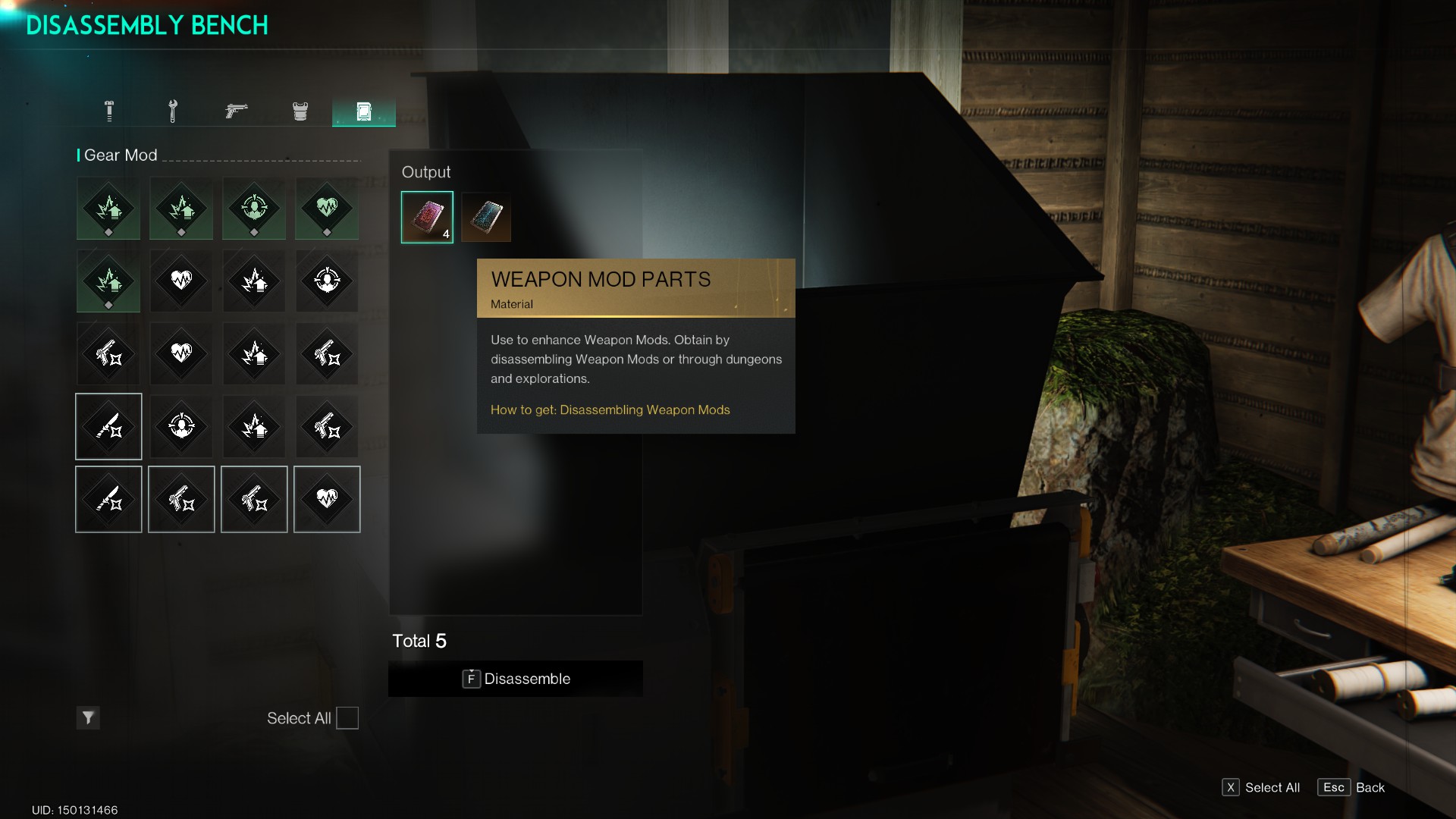Click the explosive upgrade mod in fourth row

point(254,426)
